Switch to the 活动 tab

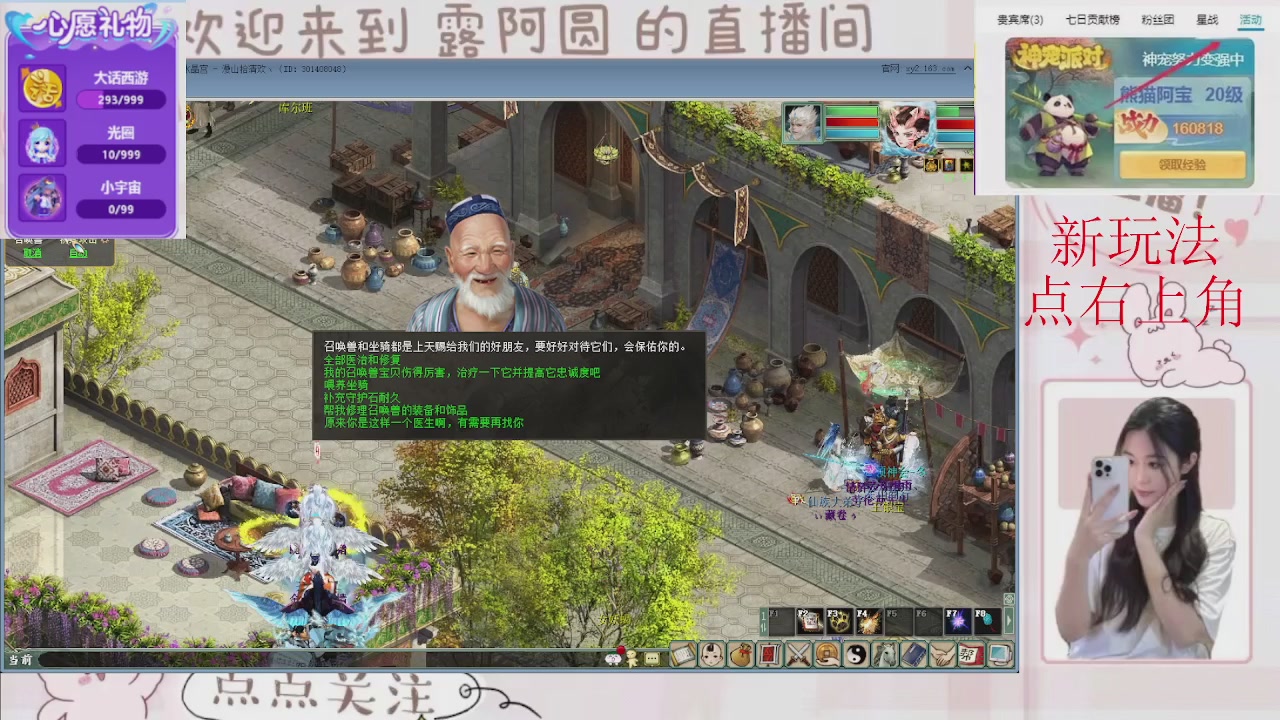(1250, 18)
